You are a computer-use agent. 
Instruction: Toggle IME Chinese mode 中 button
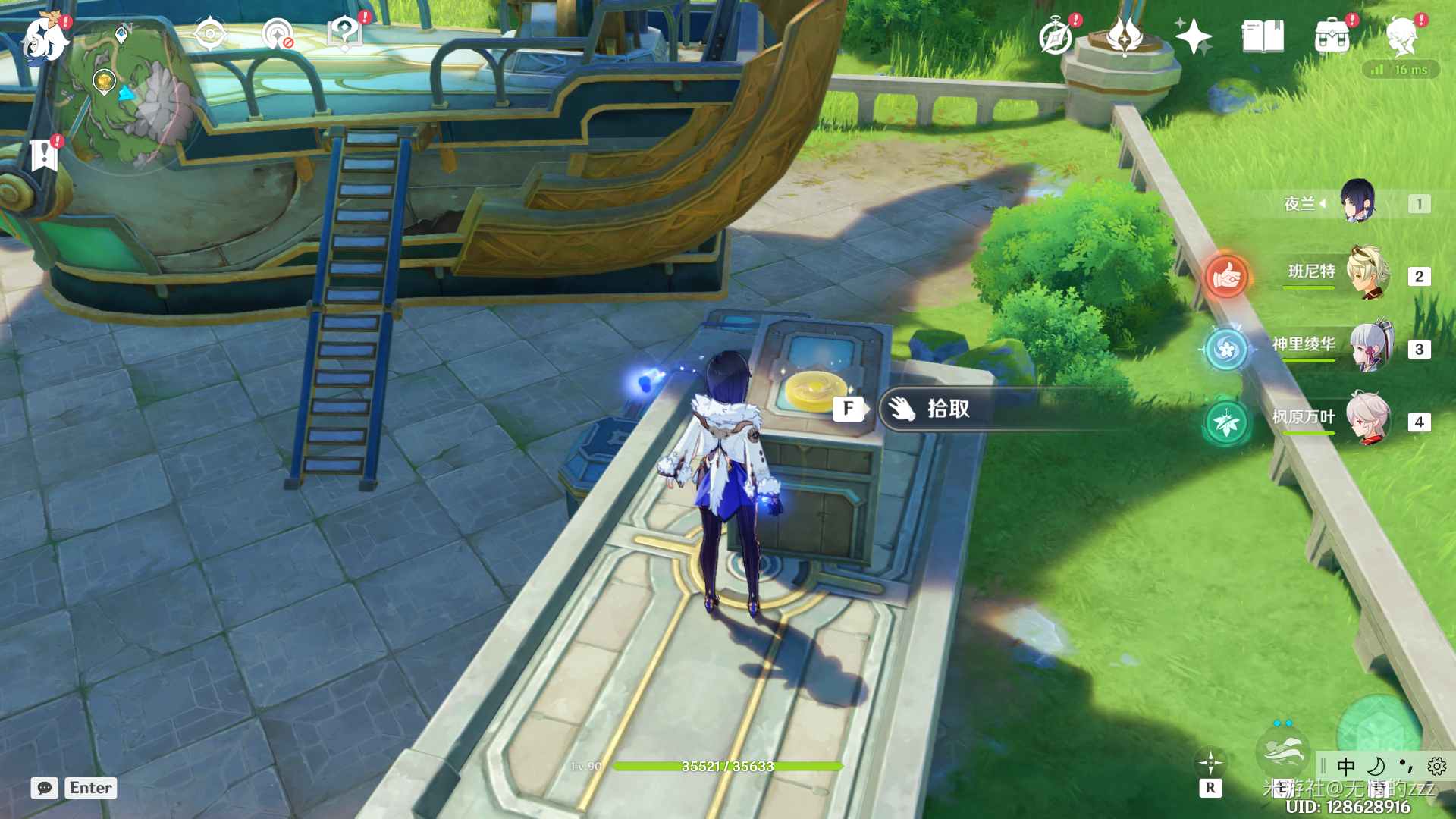tap(1346, 766)
